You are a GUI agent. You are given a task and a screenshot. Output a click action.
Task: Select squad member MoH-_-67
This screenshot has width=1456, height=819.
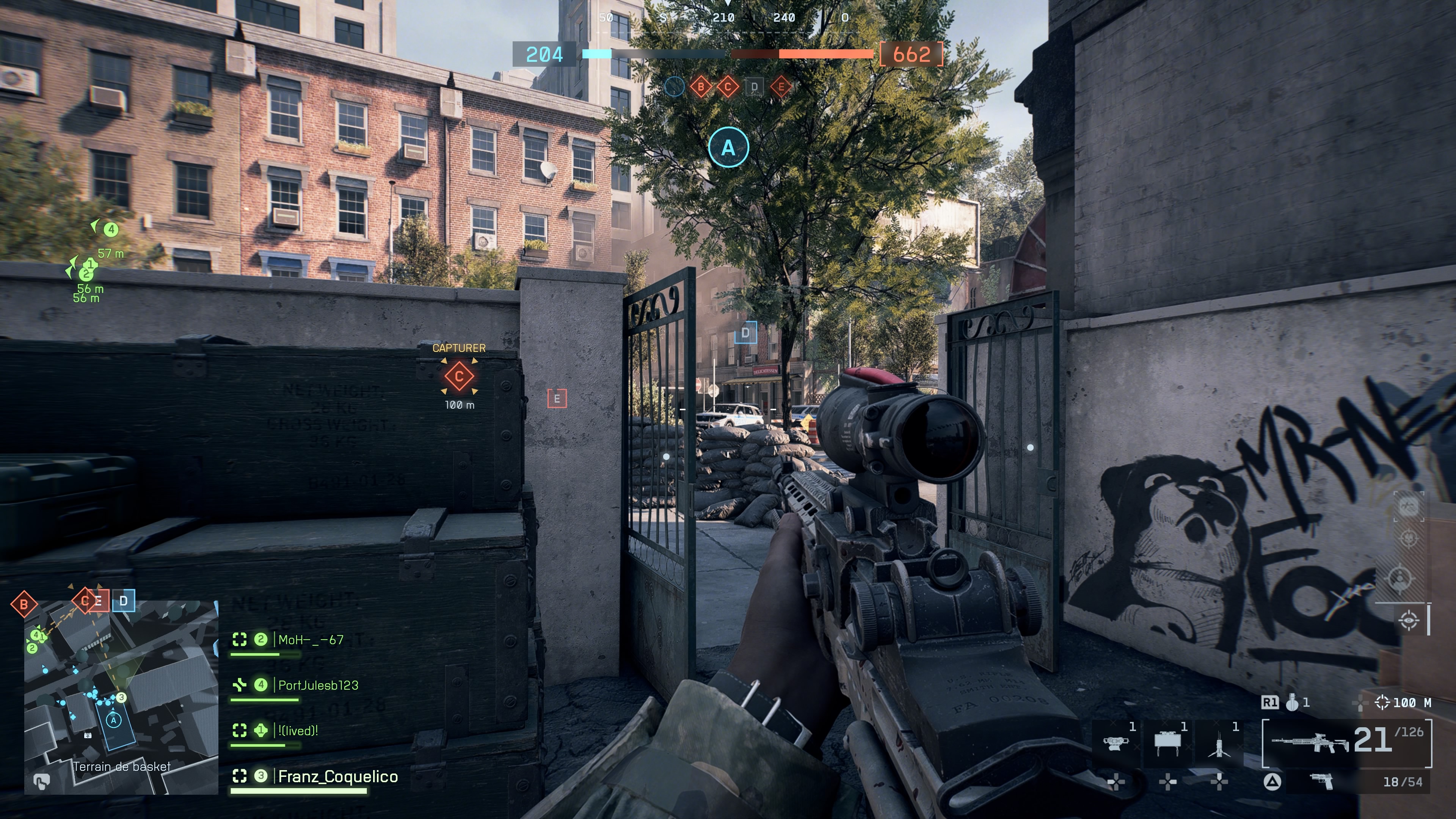click(x=310, y=640)
